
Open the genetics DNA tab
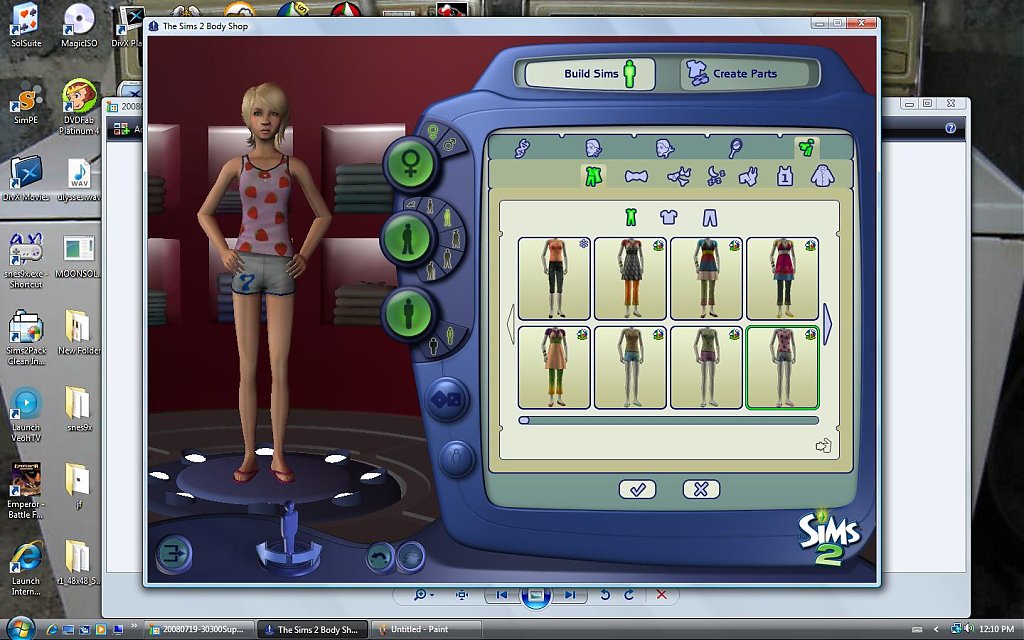click(522, 148)
